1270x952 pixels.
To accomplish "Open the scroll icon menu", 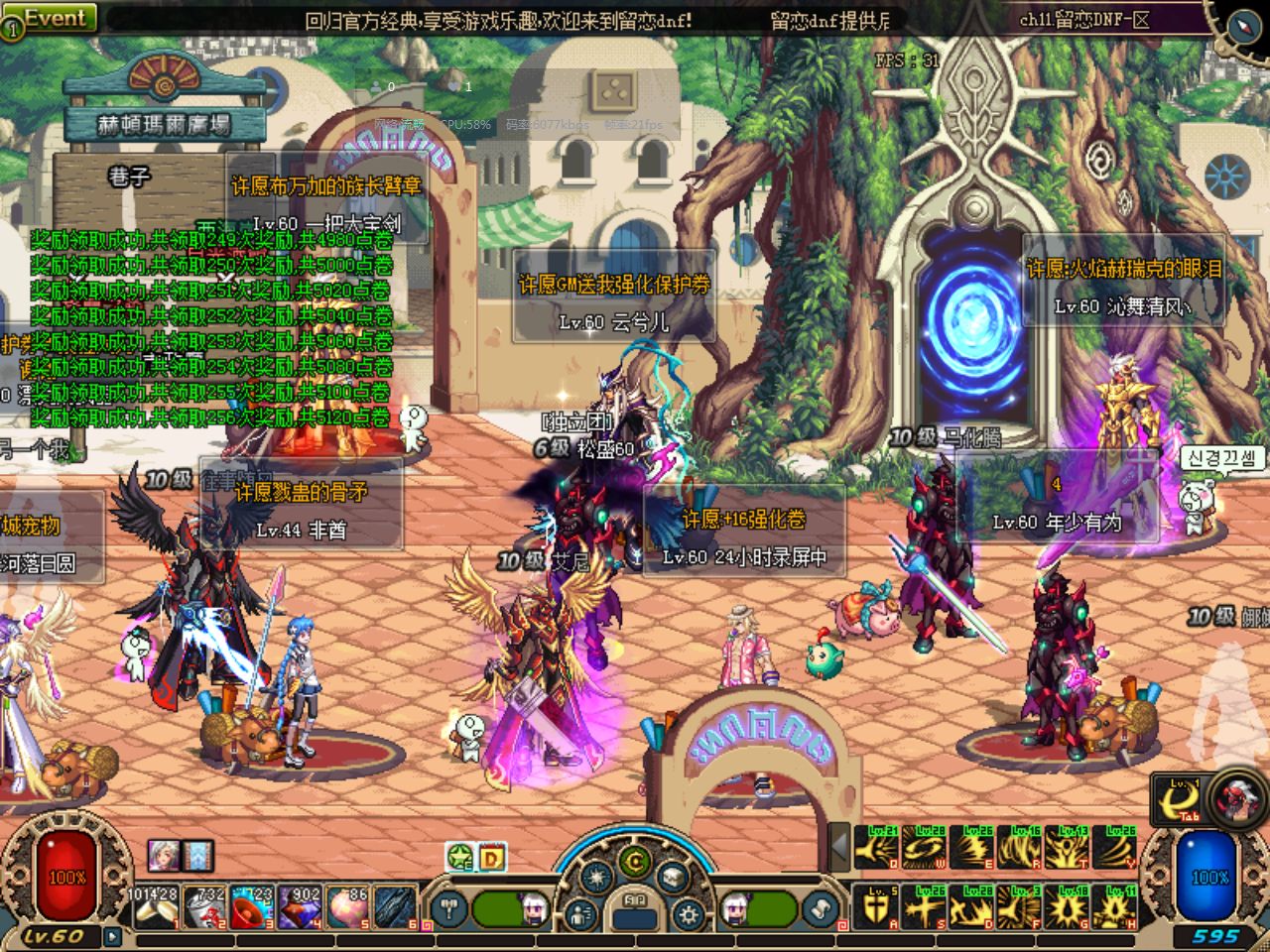I will pyautogui.click(x=821, y=907).
